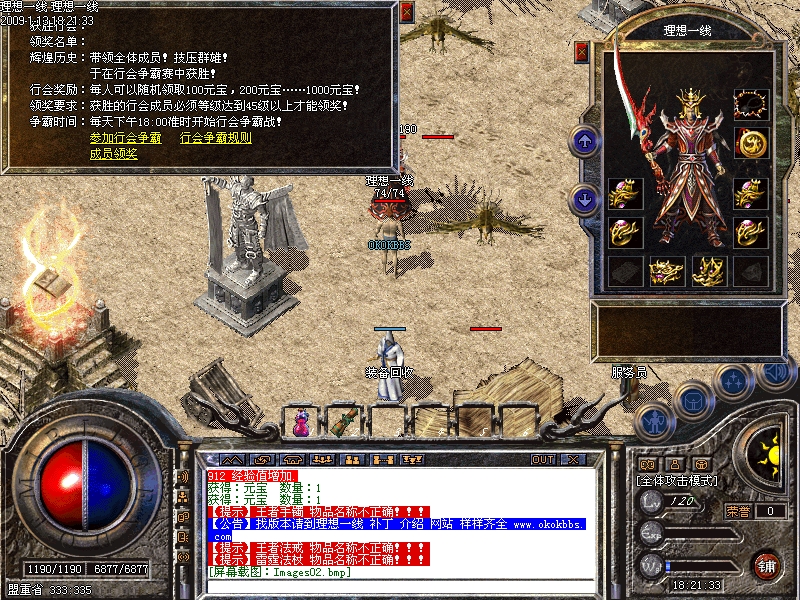Screen dimensions: 800x600
Task: Open the shop with the red 铺 button
Action: click(x=767, y=565)
